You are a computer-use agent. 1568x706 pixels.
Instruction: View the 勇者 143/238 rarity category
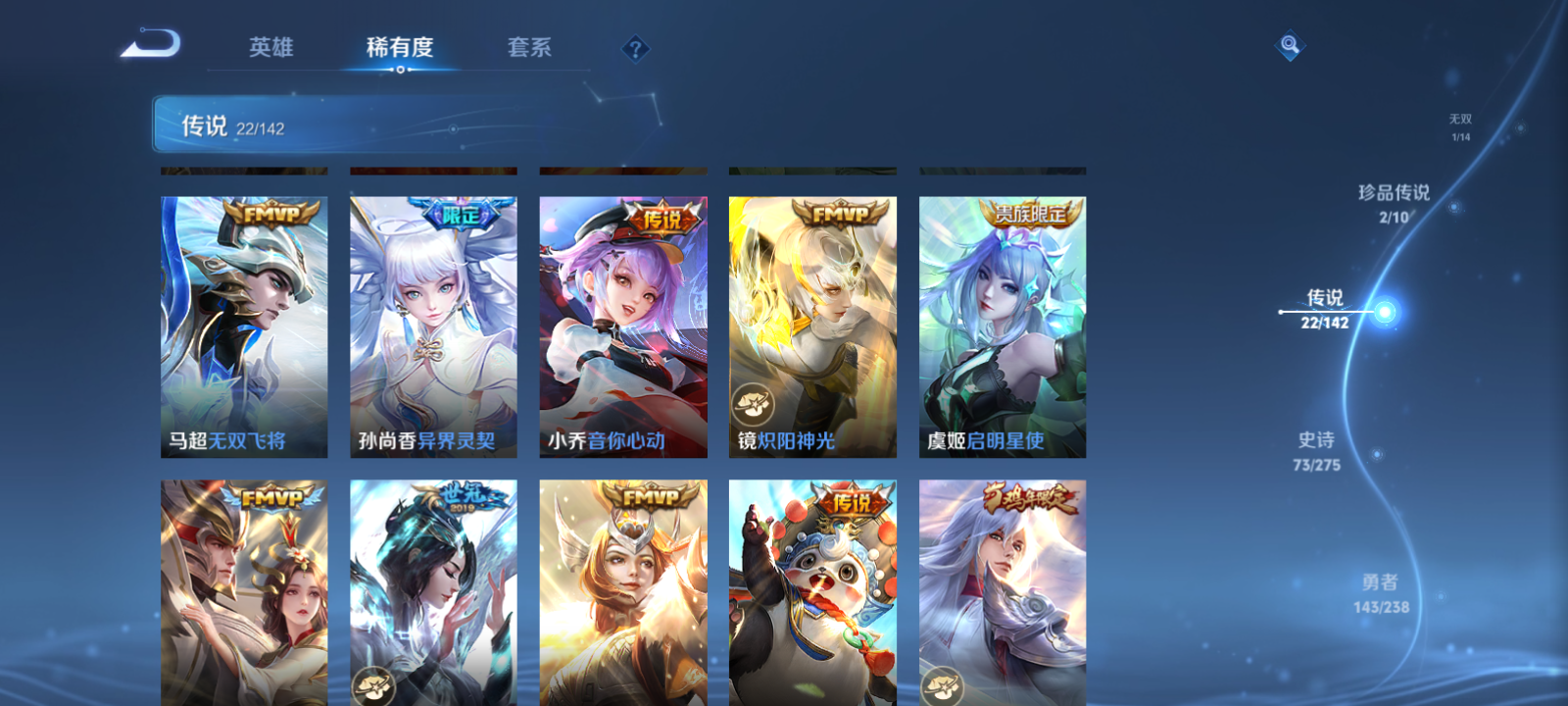(1381, 590)
